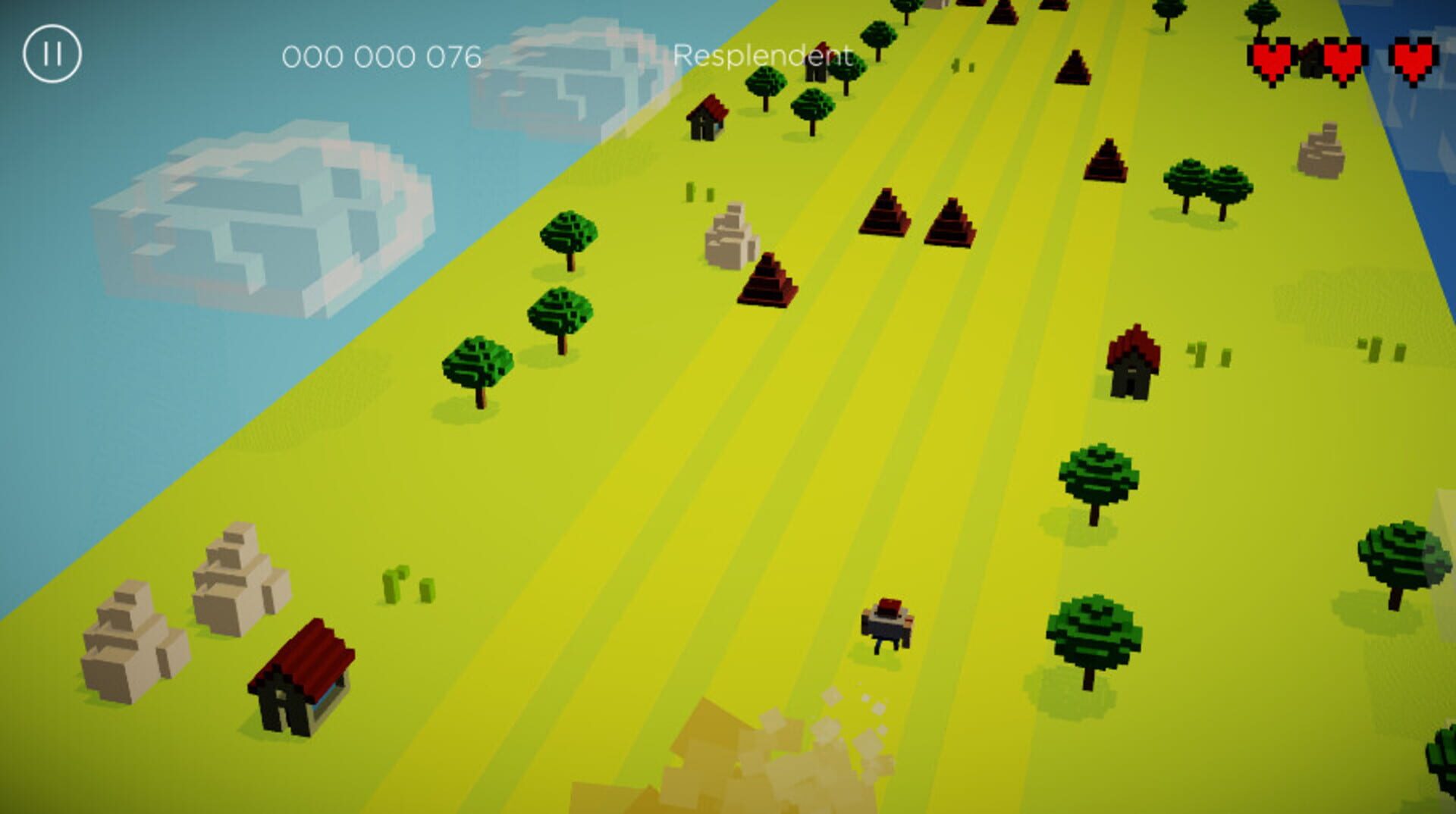The height and width of the screenshot is (814, 1456).
Task: Click the Resplendent level title
Action: tap(764, 55)
